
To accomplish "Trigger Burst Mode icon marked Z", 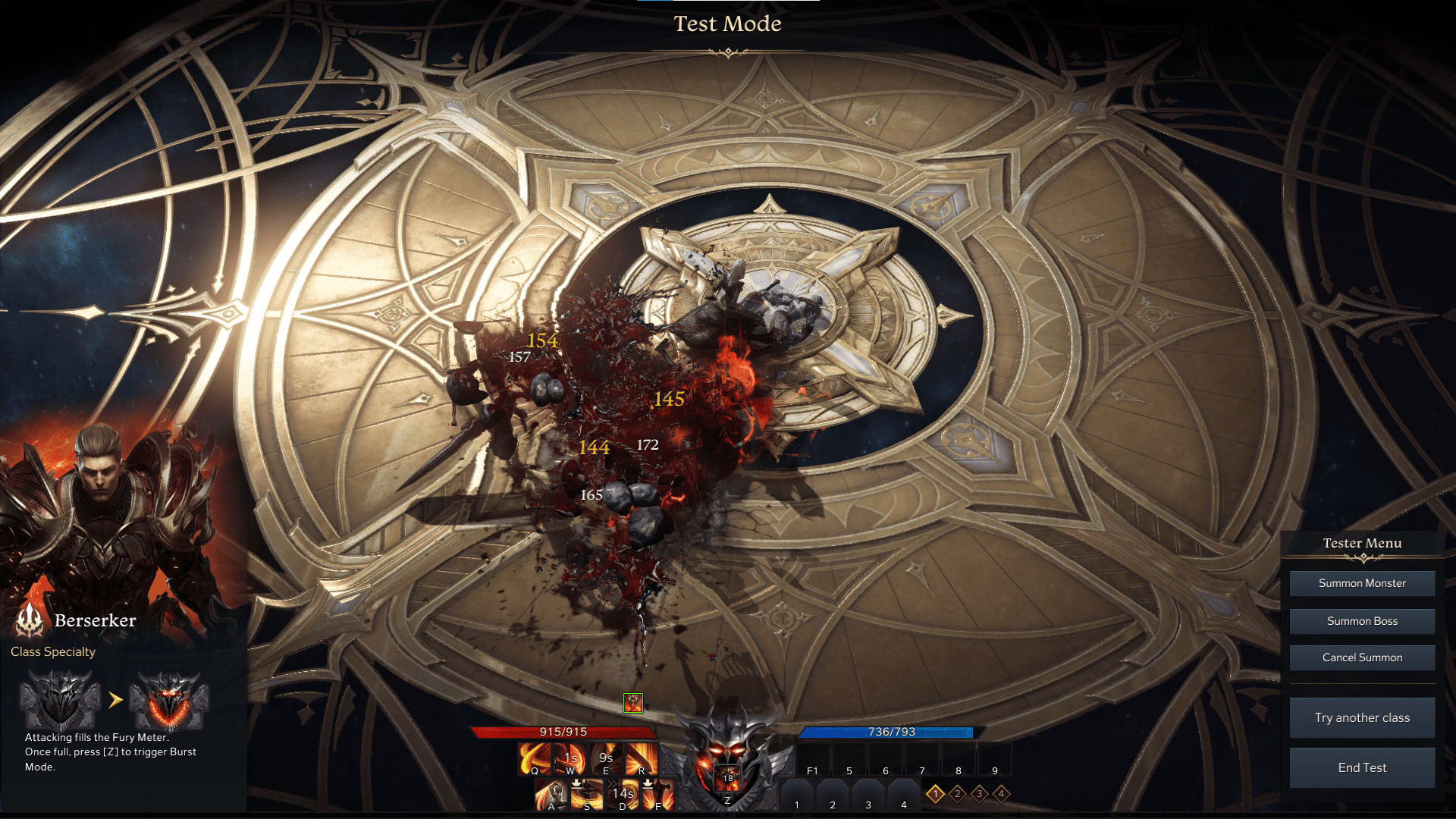I will [727, 780].
